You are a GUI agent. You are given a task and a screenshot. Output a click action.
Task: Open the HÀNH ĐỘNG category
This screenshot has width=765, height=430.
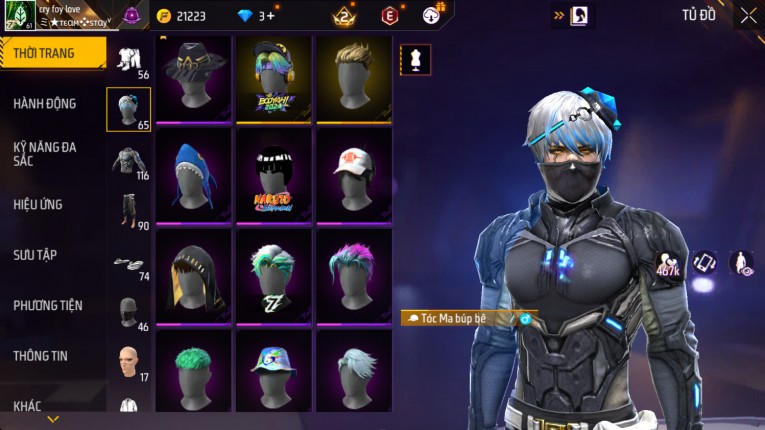[45, 103]
